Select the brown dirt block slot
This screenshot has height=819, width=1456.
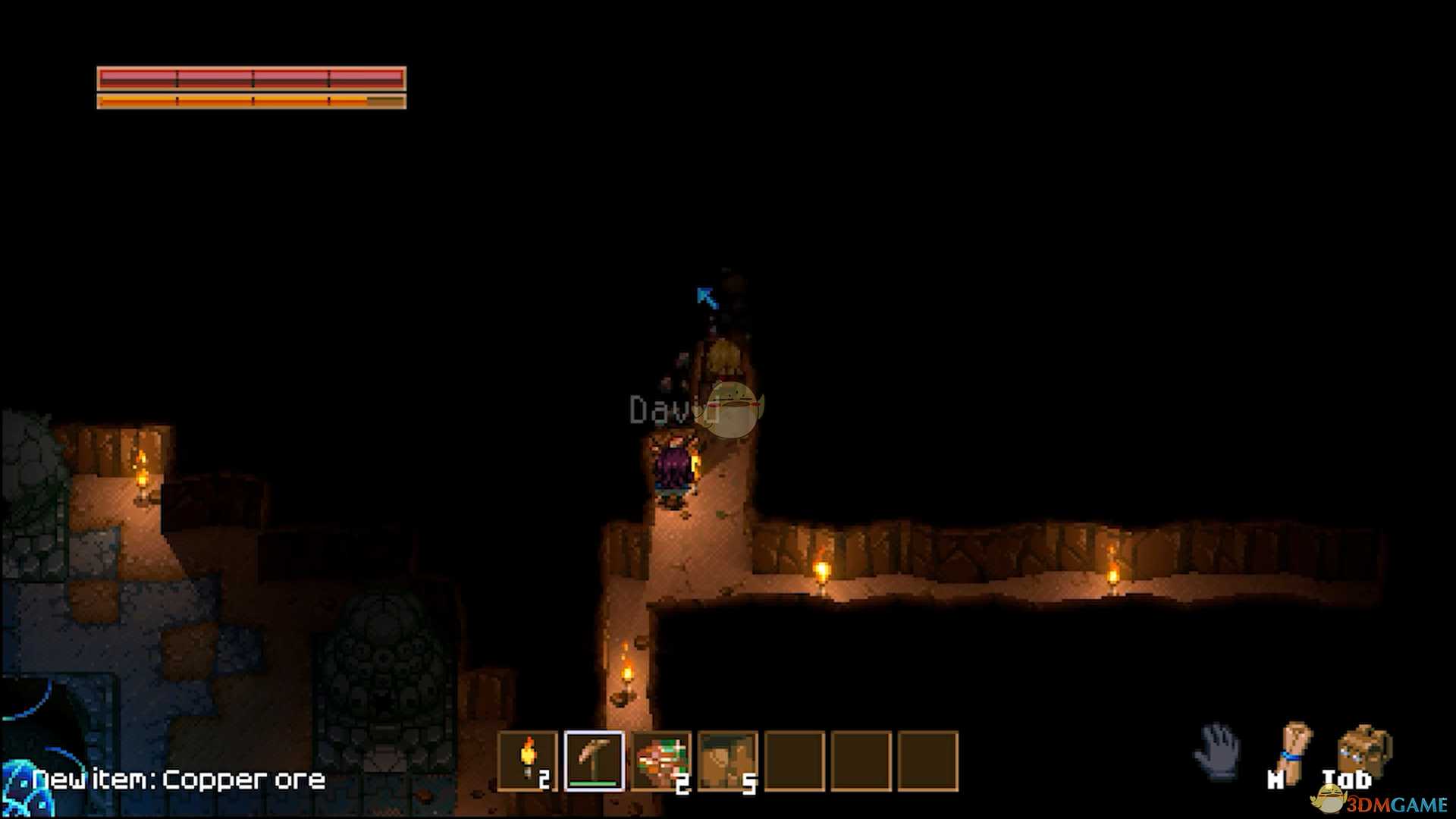[x=727, y=761]
